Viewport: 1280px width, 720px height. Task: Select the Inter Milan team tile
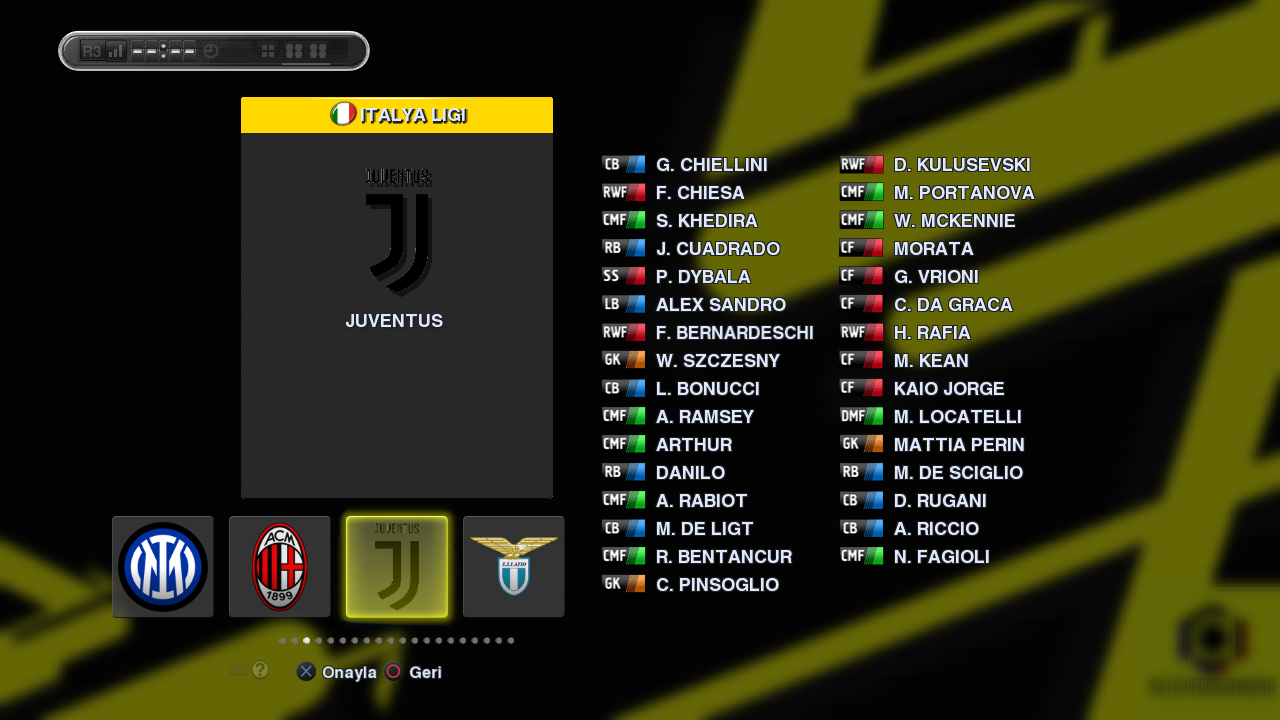coord(163,567)
